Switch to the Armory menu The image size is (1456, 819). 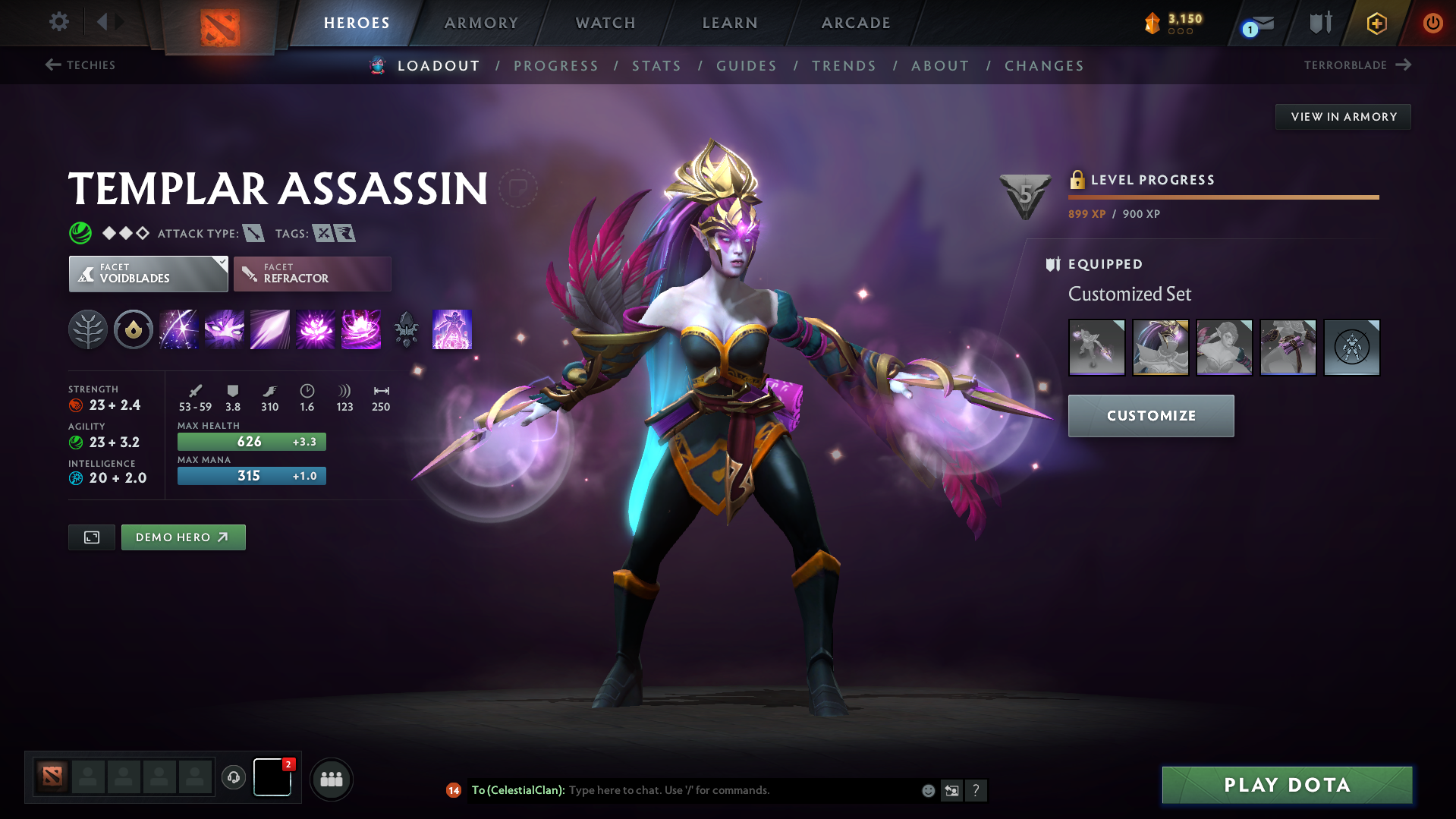pyautogui.click(x=480, y=23)
